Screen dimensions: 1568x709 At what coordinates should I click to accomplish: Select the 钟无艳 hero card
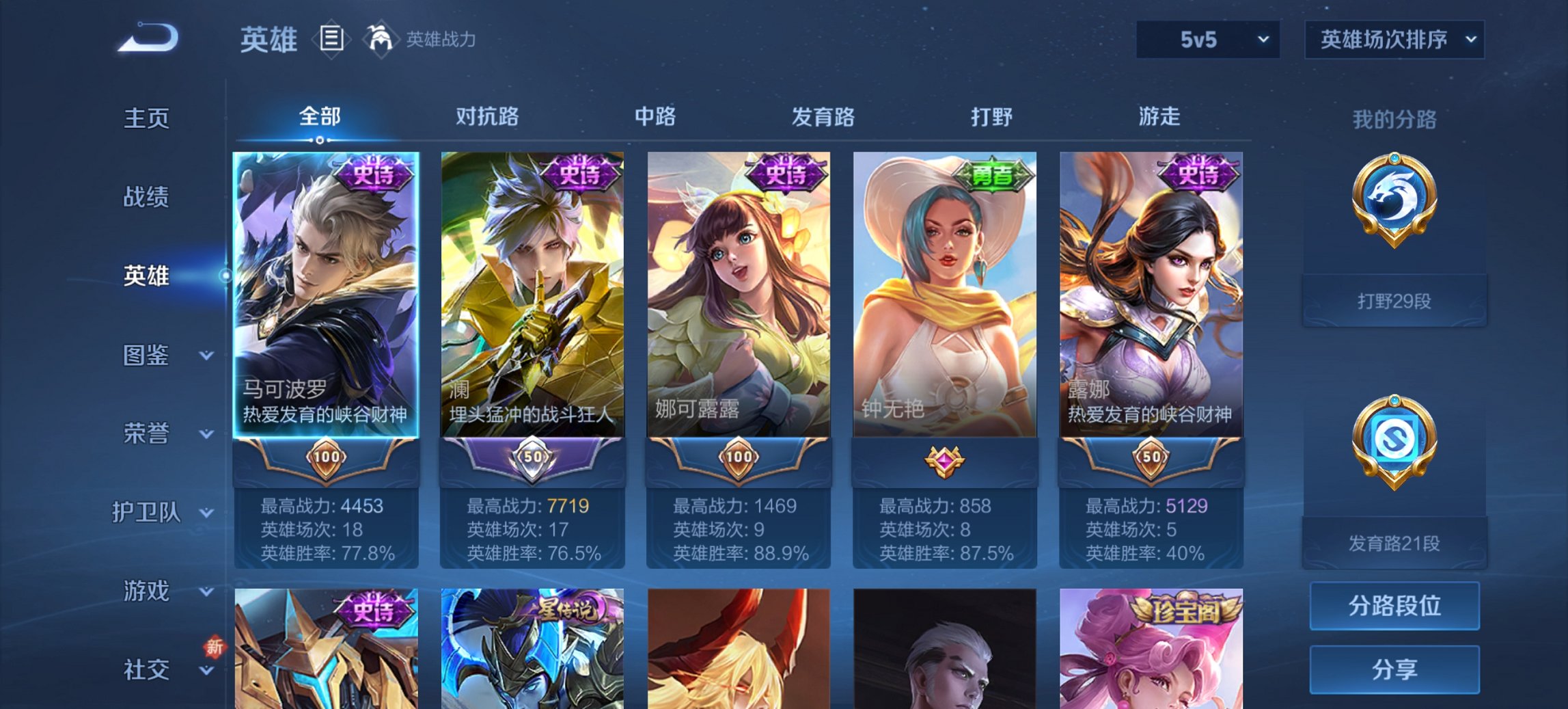(944, 294)
